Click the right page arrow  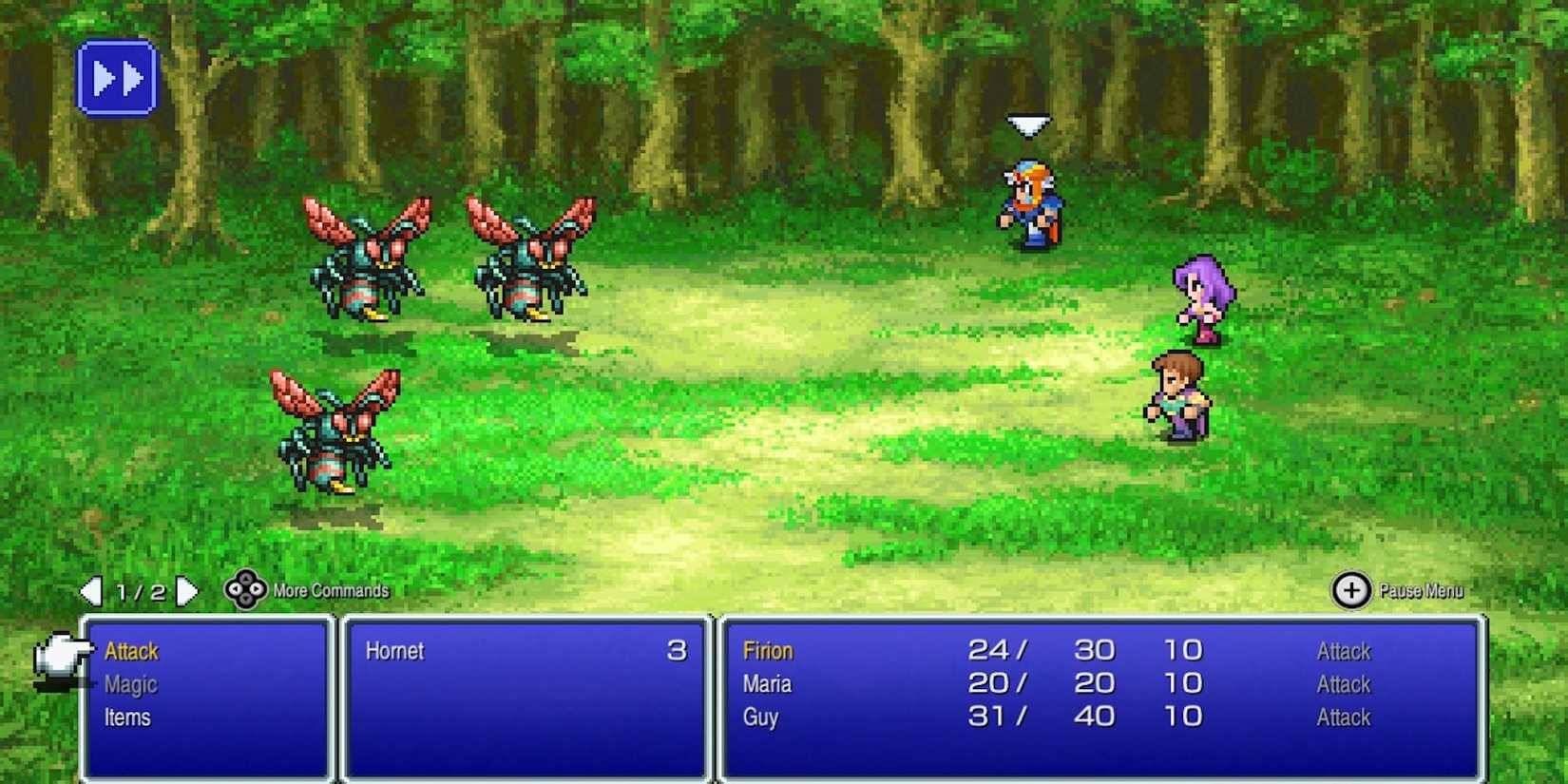[186, 592]
